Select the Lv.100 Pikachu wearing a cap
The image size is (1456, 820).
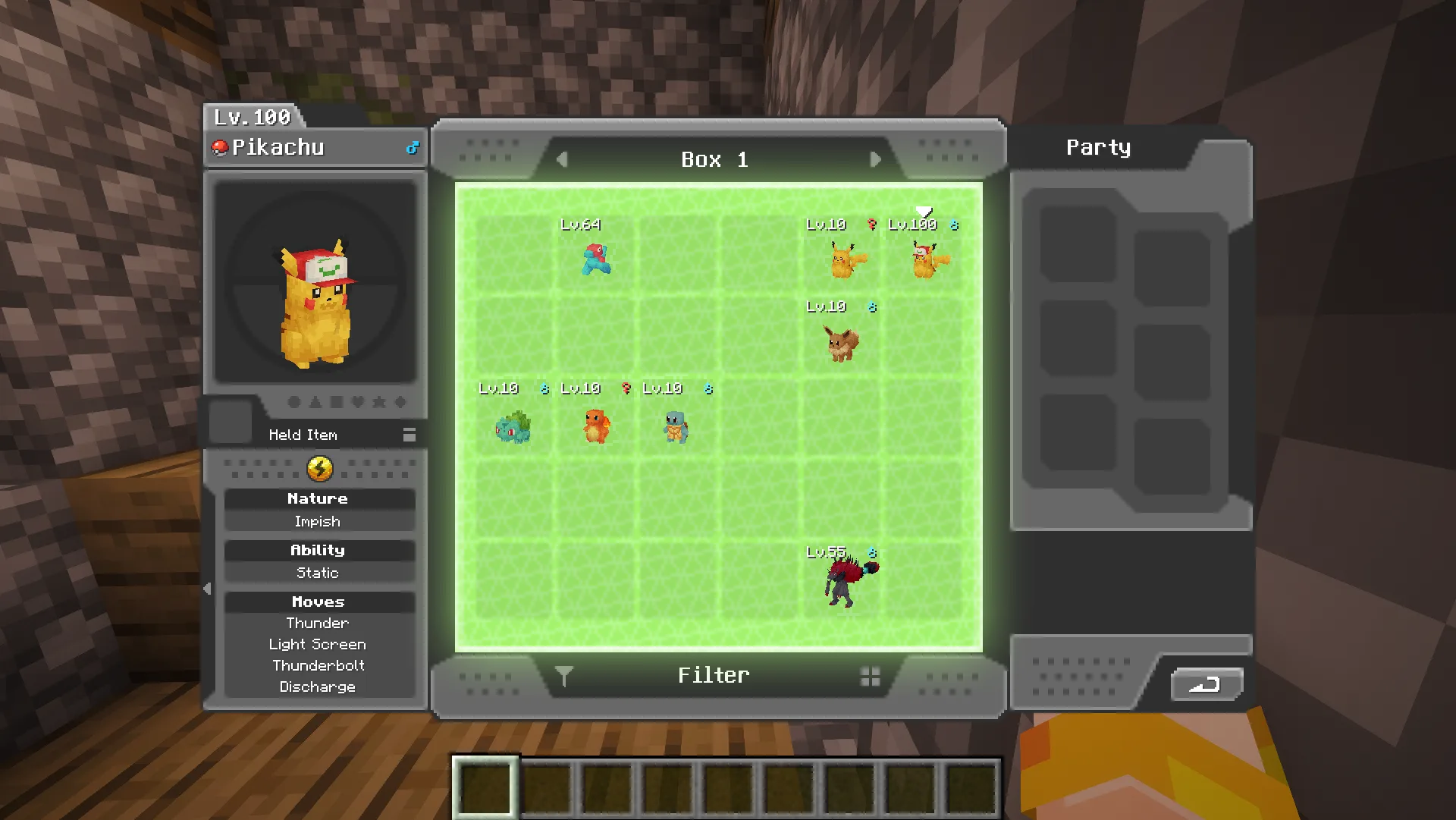[926, 260]
